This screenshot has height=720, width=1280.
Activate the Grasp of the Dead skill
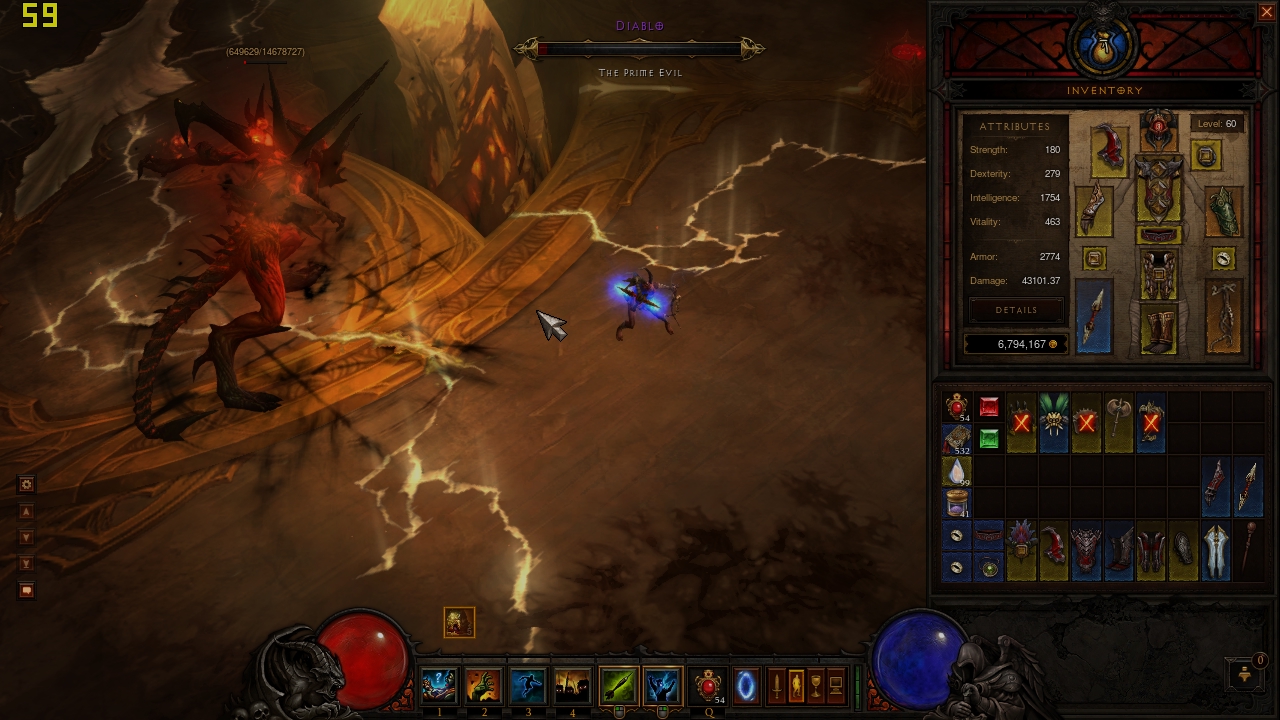[x=484, y=686]
